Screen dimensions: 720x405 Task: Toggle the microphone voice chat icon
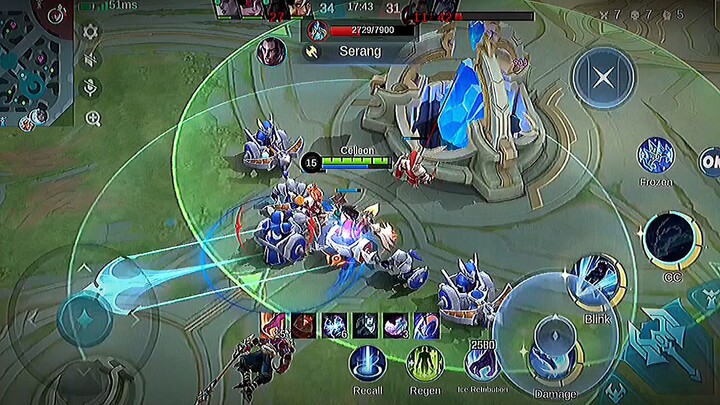click(91, 88)
